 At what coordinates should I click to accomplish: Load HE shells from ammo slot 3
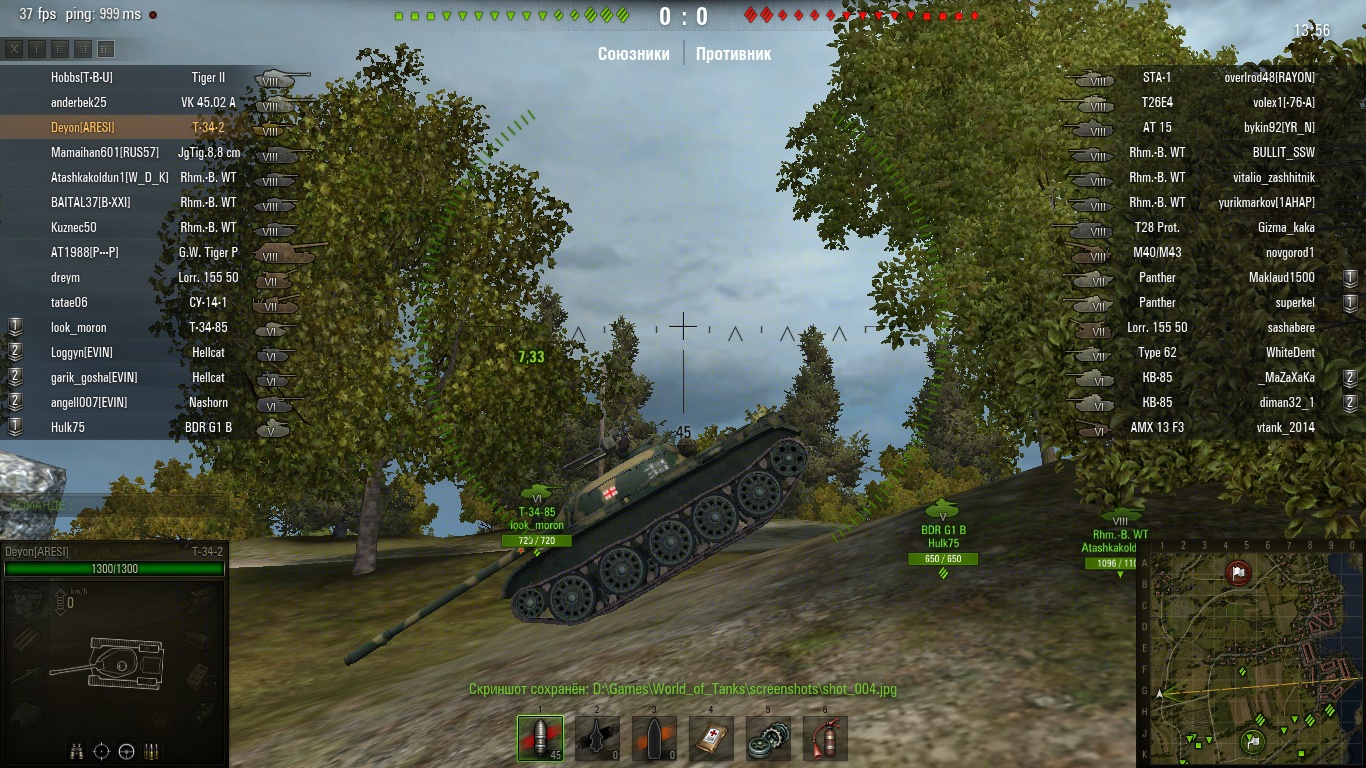point(653,737)
